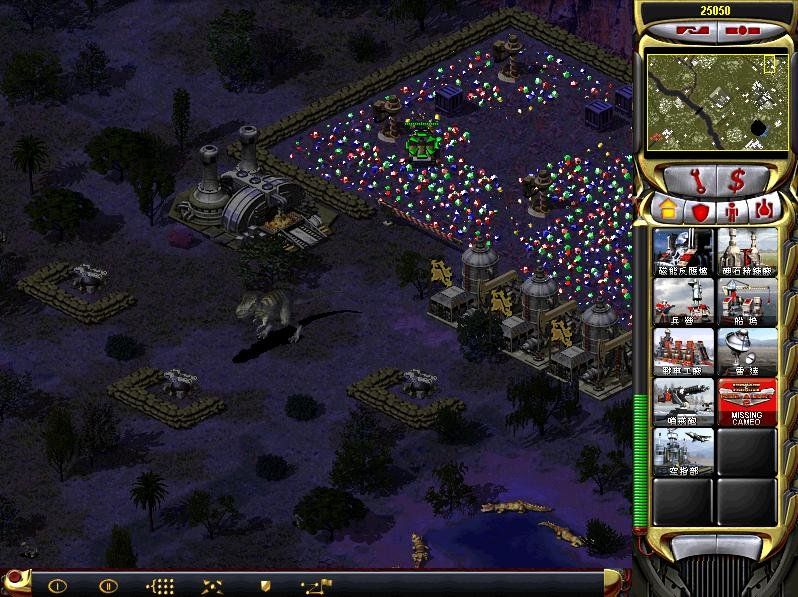Viewport: 798px width, 597px height.
Task: Select control group II on command bar
Action: 108,586
